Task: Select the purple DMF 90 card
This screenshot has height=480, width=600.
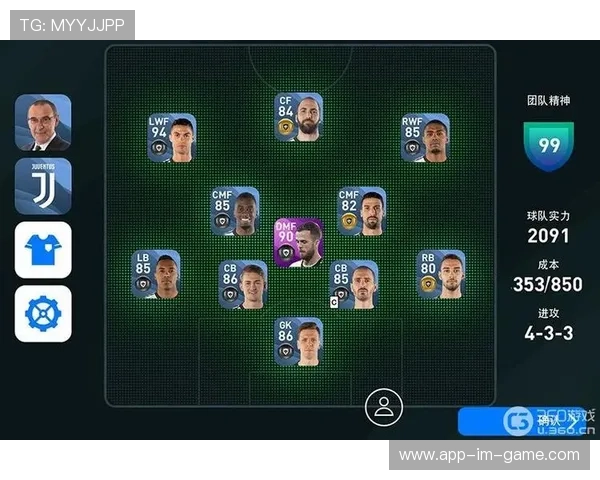Action: pos(298,242)
